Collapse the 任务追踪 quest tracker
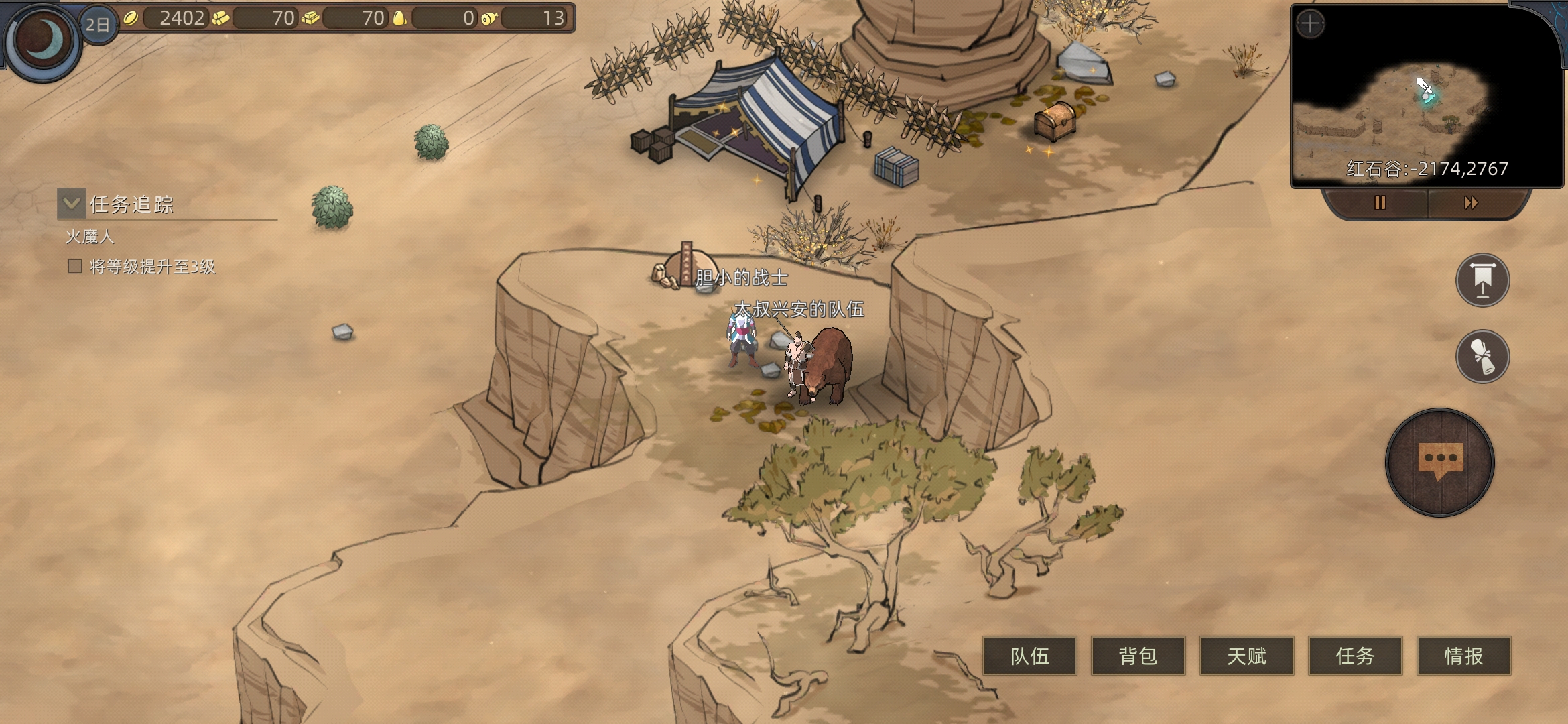Image resolution: width=1568 pixels, height=724 pixels. pyautogui.click(x=72, y=203)
